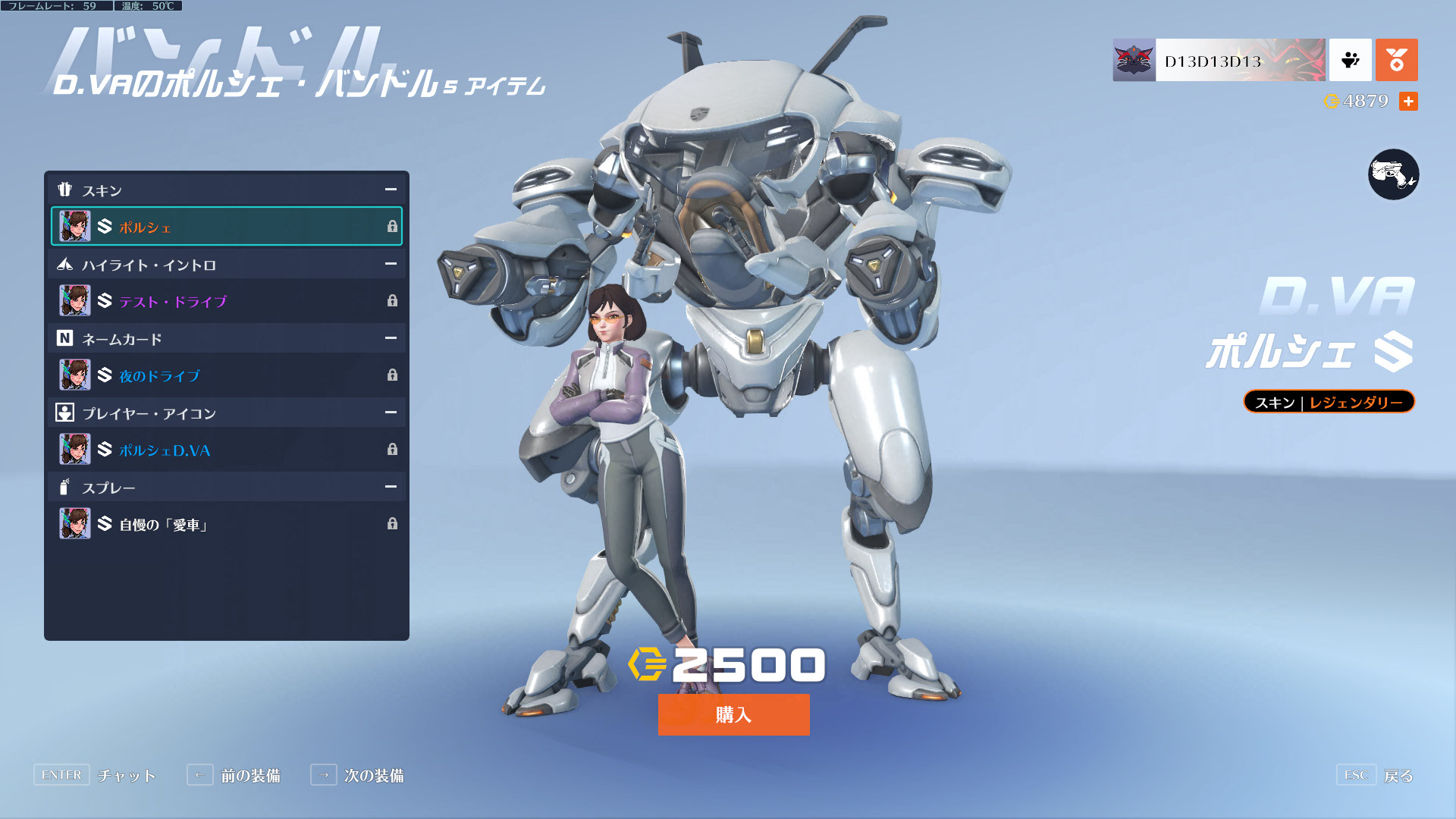The height and width of the screenshot is (819, 1456).
Task: Collapse the スキン category header
Action: [x=391, y=190]
